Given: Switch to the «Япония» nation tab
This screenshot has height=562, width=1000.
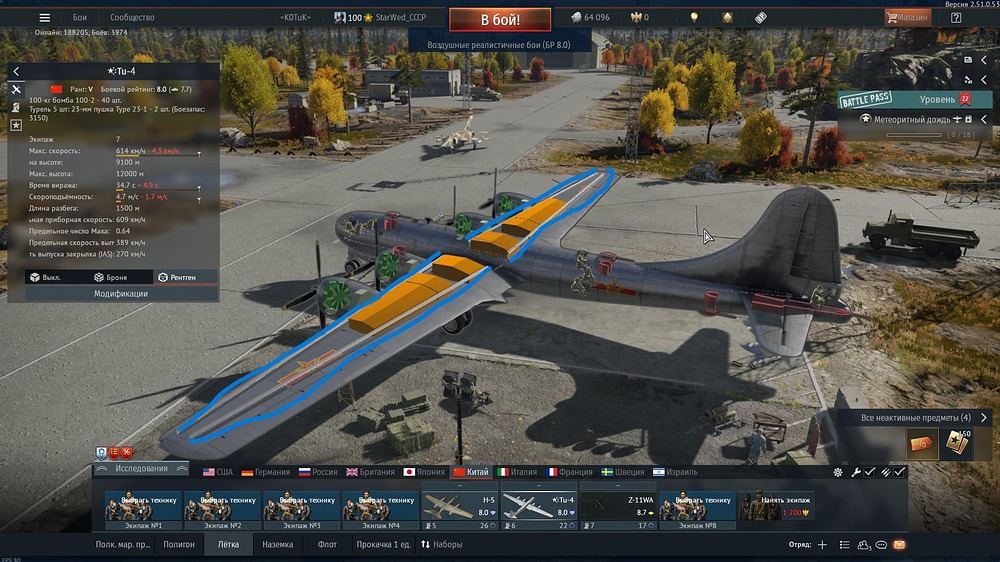Looking at the screenshot, I should pos(424,472).
